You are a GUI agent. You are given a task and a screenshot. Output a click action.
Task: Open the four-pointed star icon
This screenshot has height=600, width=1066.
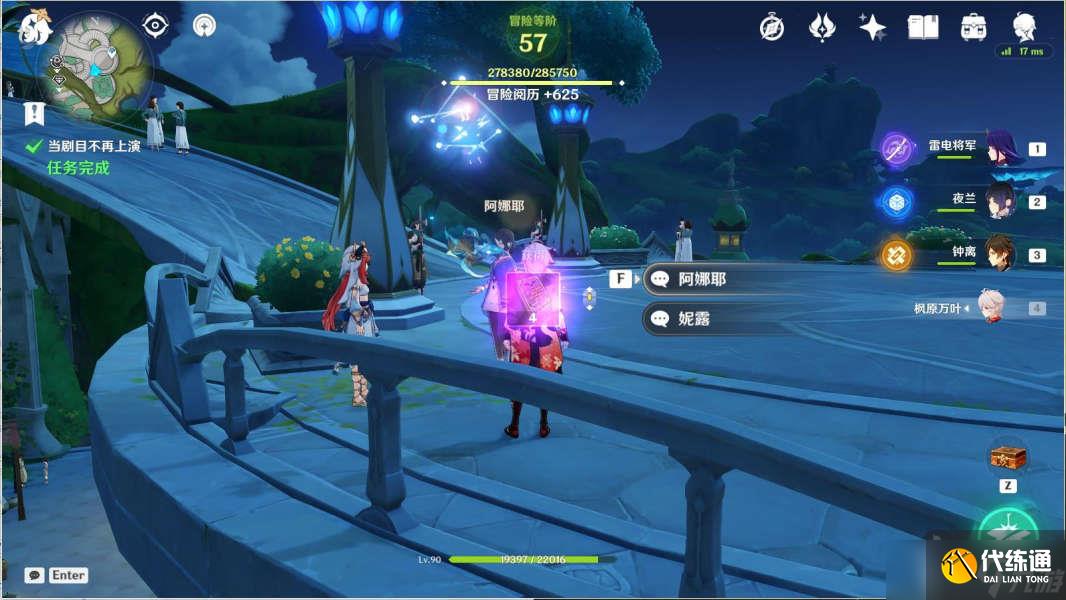pos(872,28)
